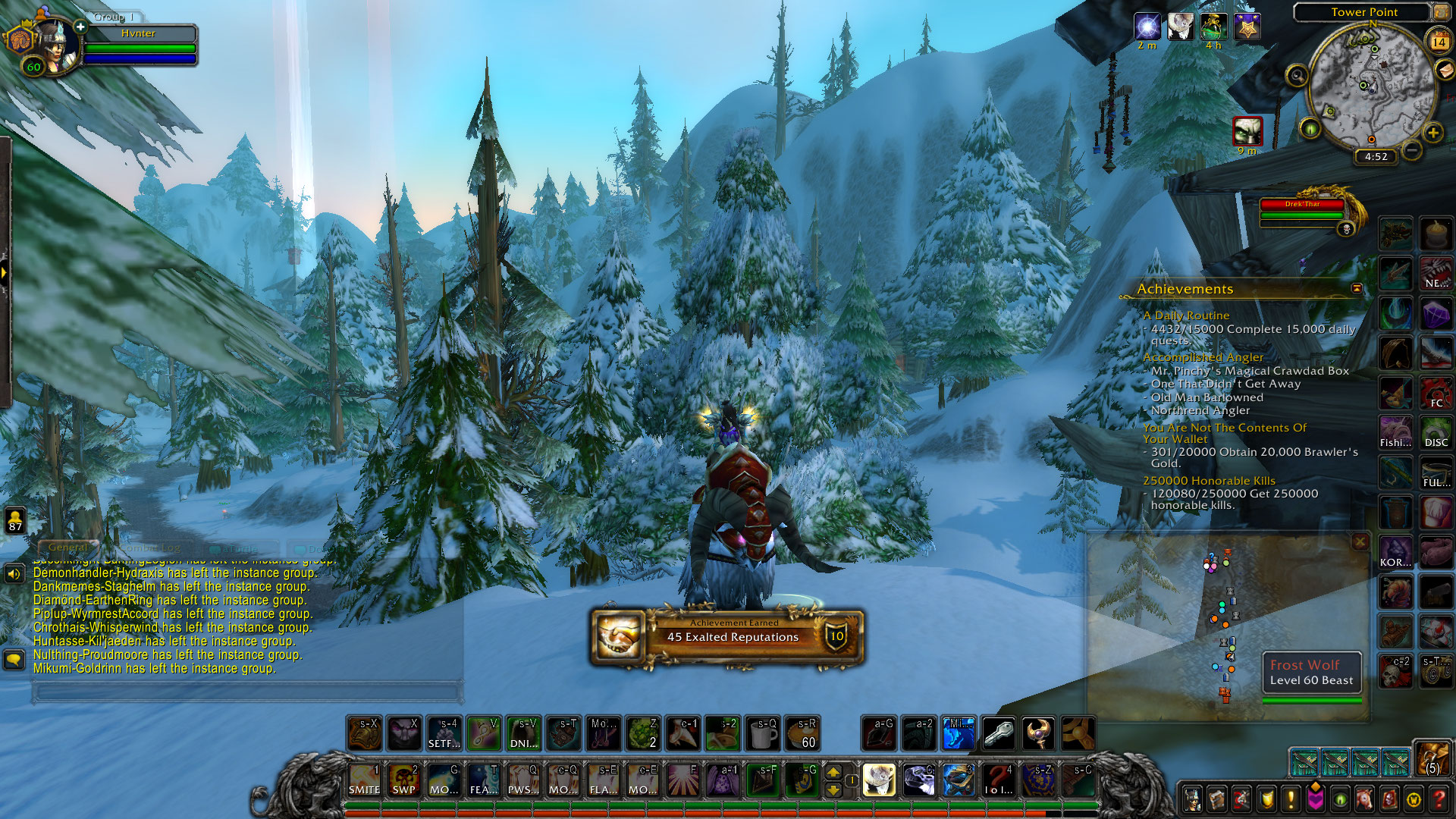Zoom out the minimap with the minus button
Image resolution: width=1456 pixels, height=819 pixels.
tap(1411, 150)
